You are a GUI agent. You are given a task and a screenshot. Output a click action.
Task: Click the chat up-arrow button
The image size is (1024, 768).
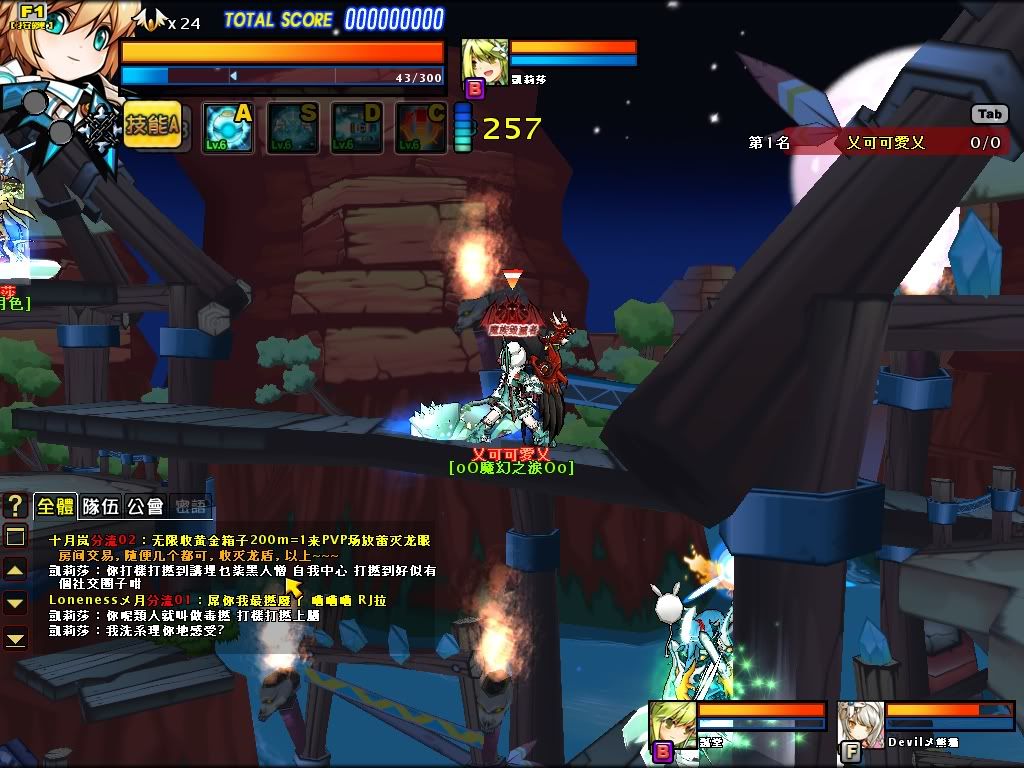pos(15,570)
